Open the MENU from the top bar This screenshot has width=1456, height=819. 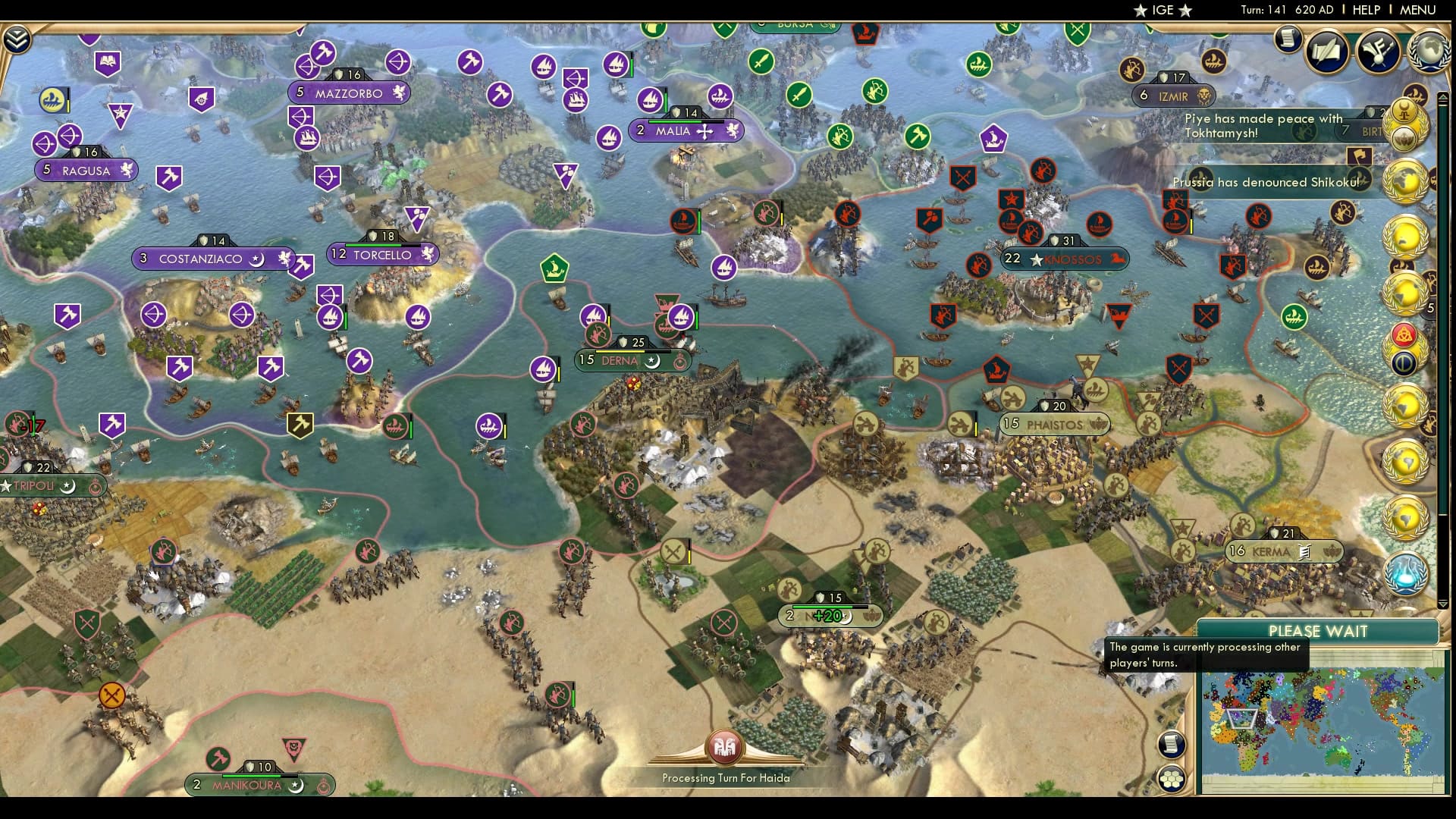click(1417, 10)
